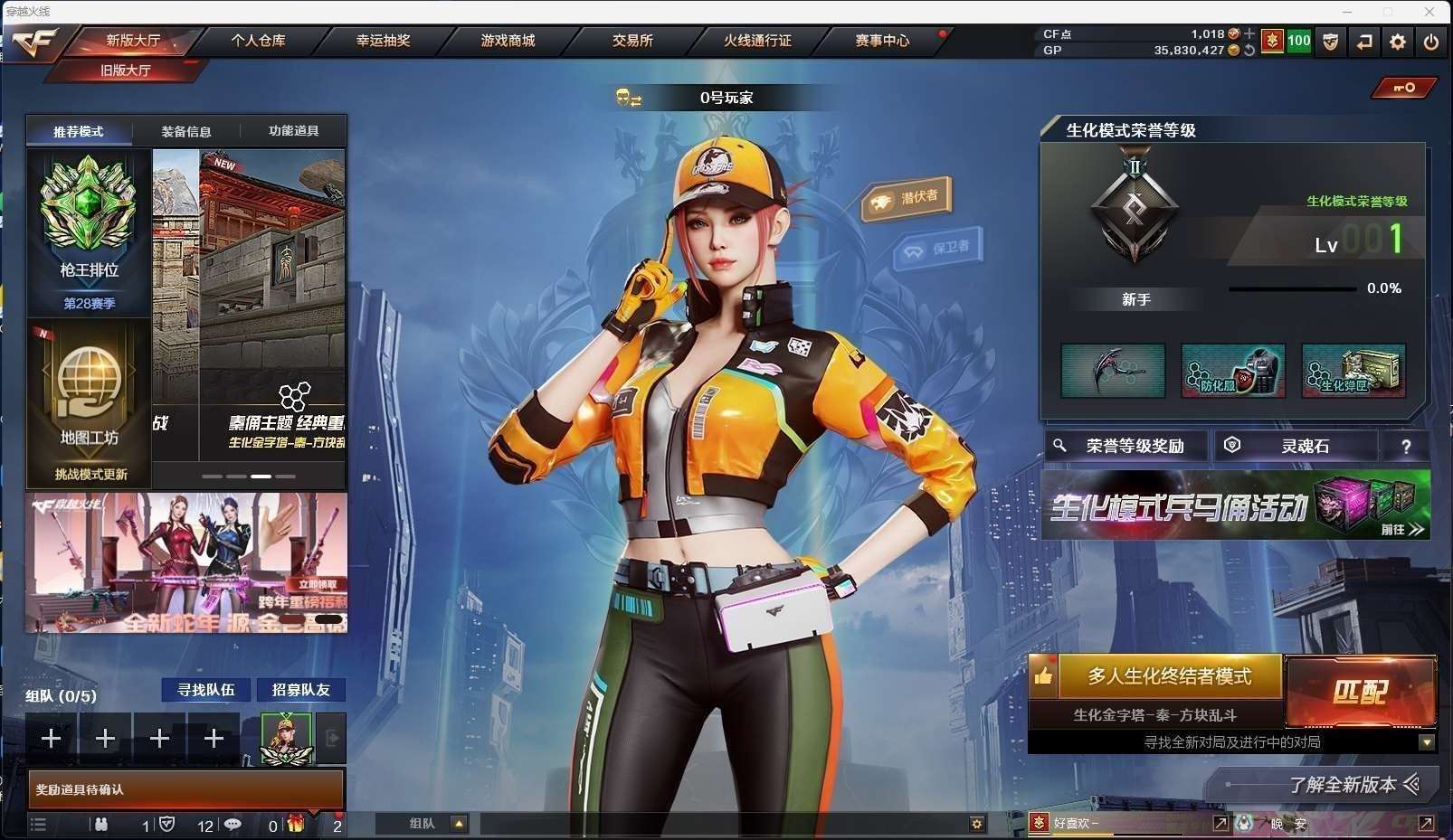This screenshot has height=840, width=1453.
Task: Open 枪王排位 ranked mode
Action: tap(89, 231)
